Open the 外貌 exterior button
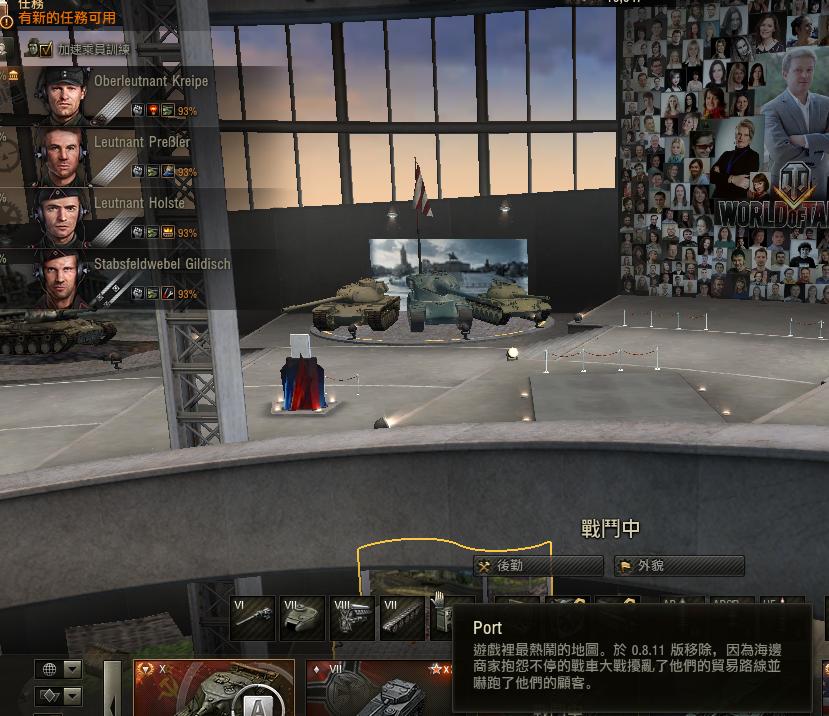The image size is (829, 716). 679,566
